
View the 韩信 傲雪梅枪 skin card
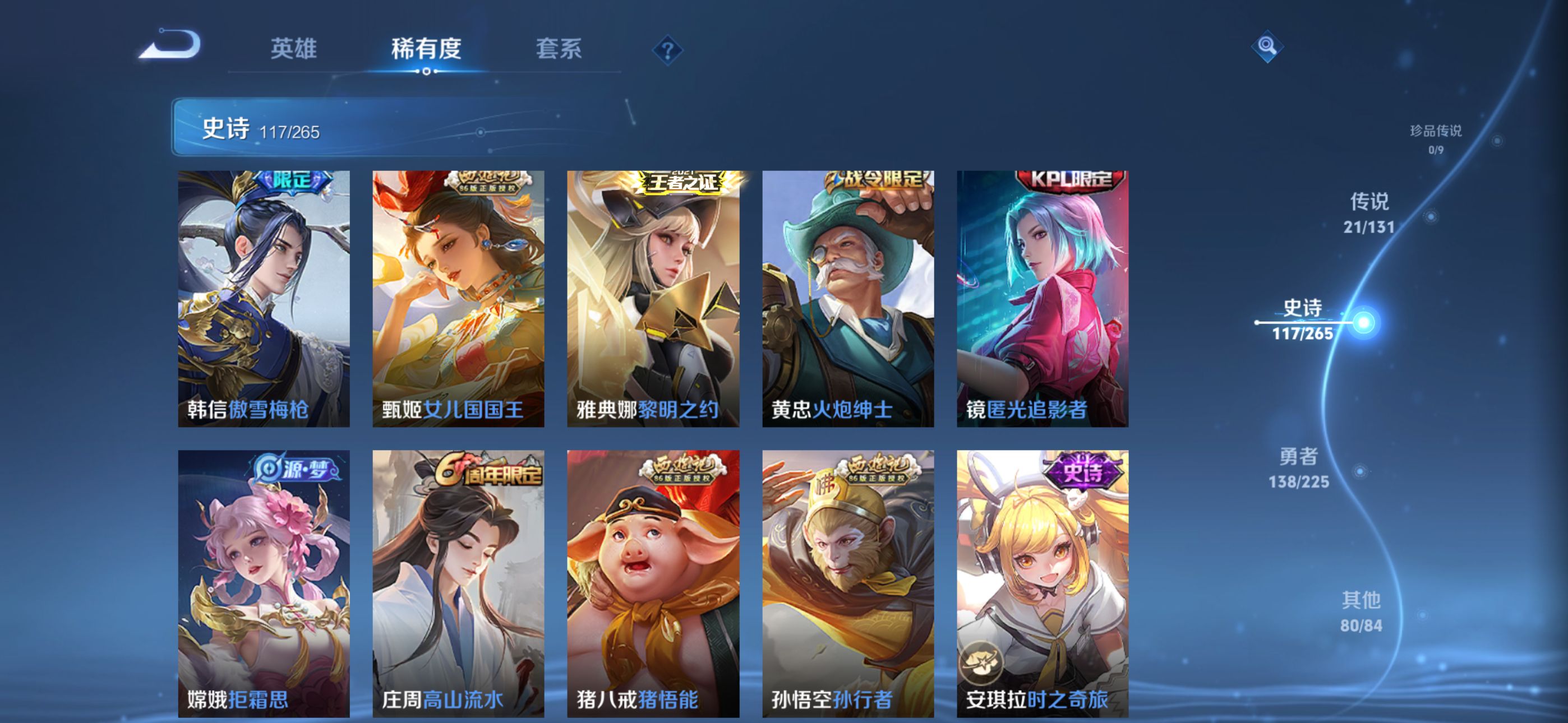264,298
